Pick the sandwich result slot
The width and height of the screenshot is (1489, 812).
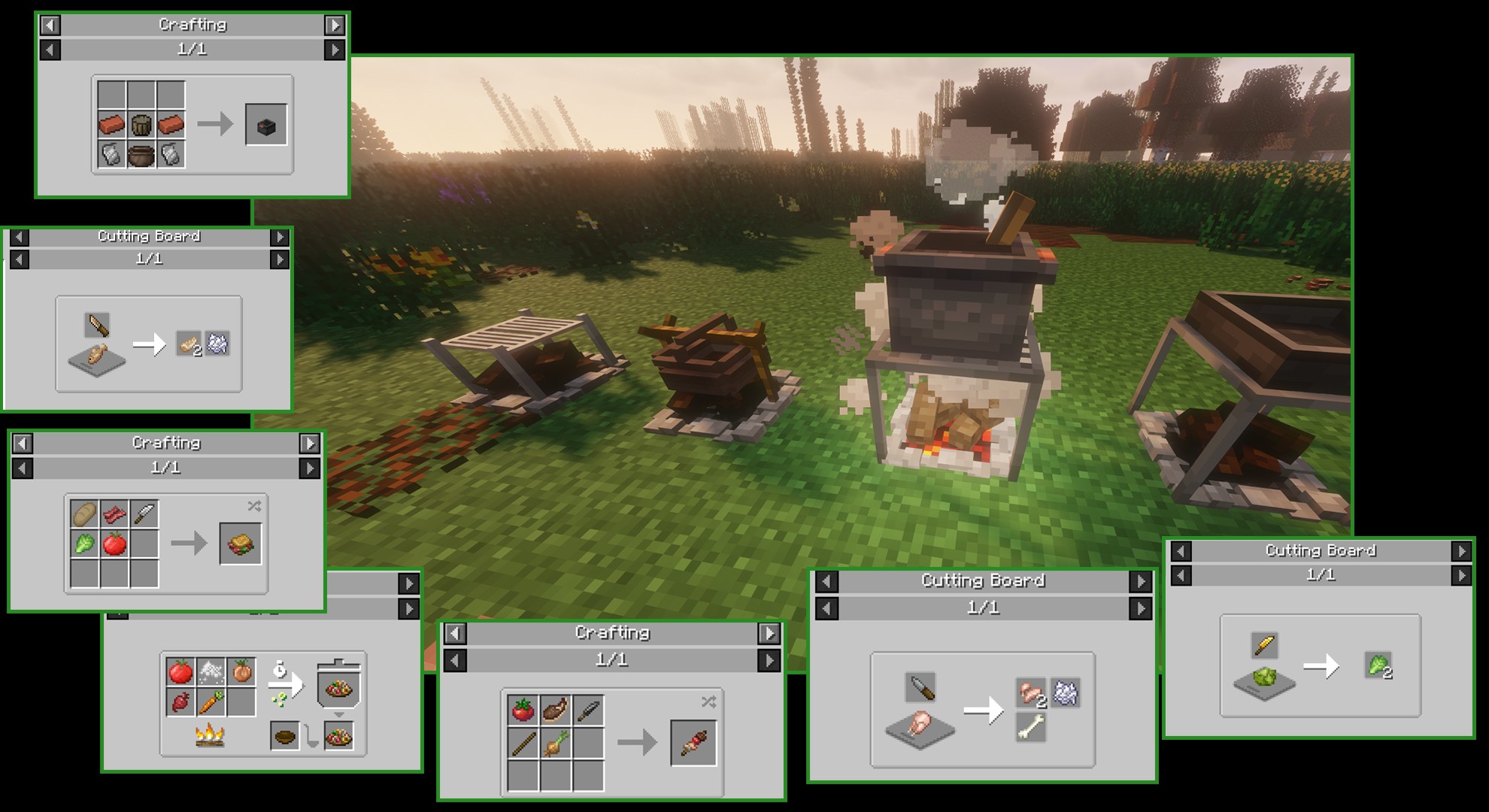[241, 544]
